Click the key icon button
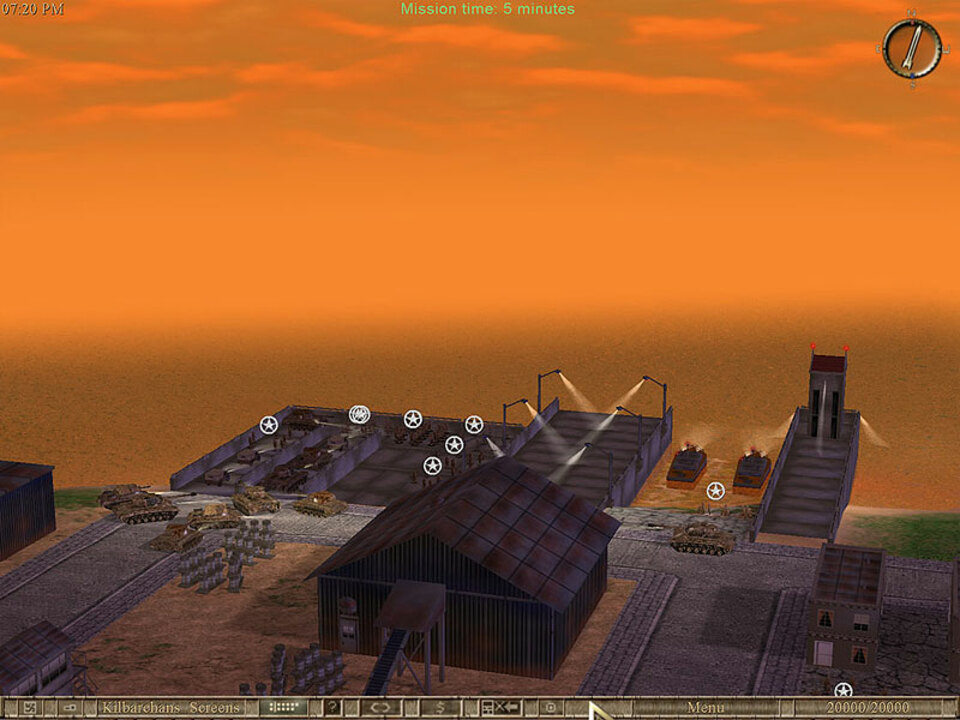The height and width of the screenshot is (720, 960). pyautogui.click(x=70, y=708)
